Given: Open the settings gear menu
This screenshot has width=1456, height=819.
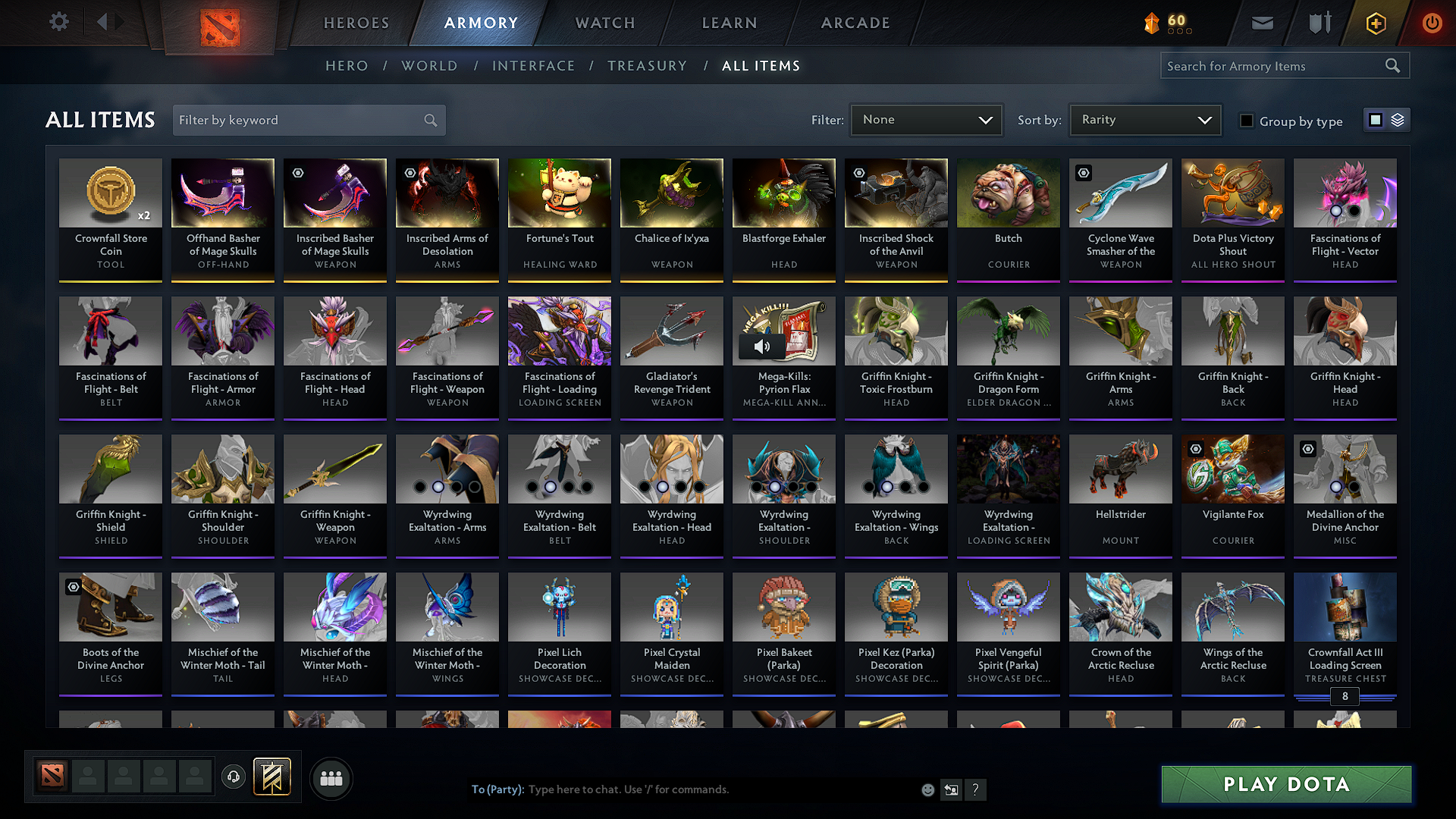Looking at the screenshot, I should point(58,22).
